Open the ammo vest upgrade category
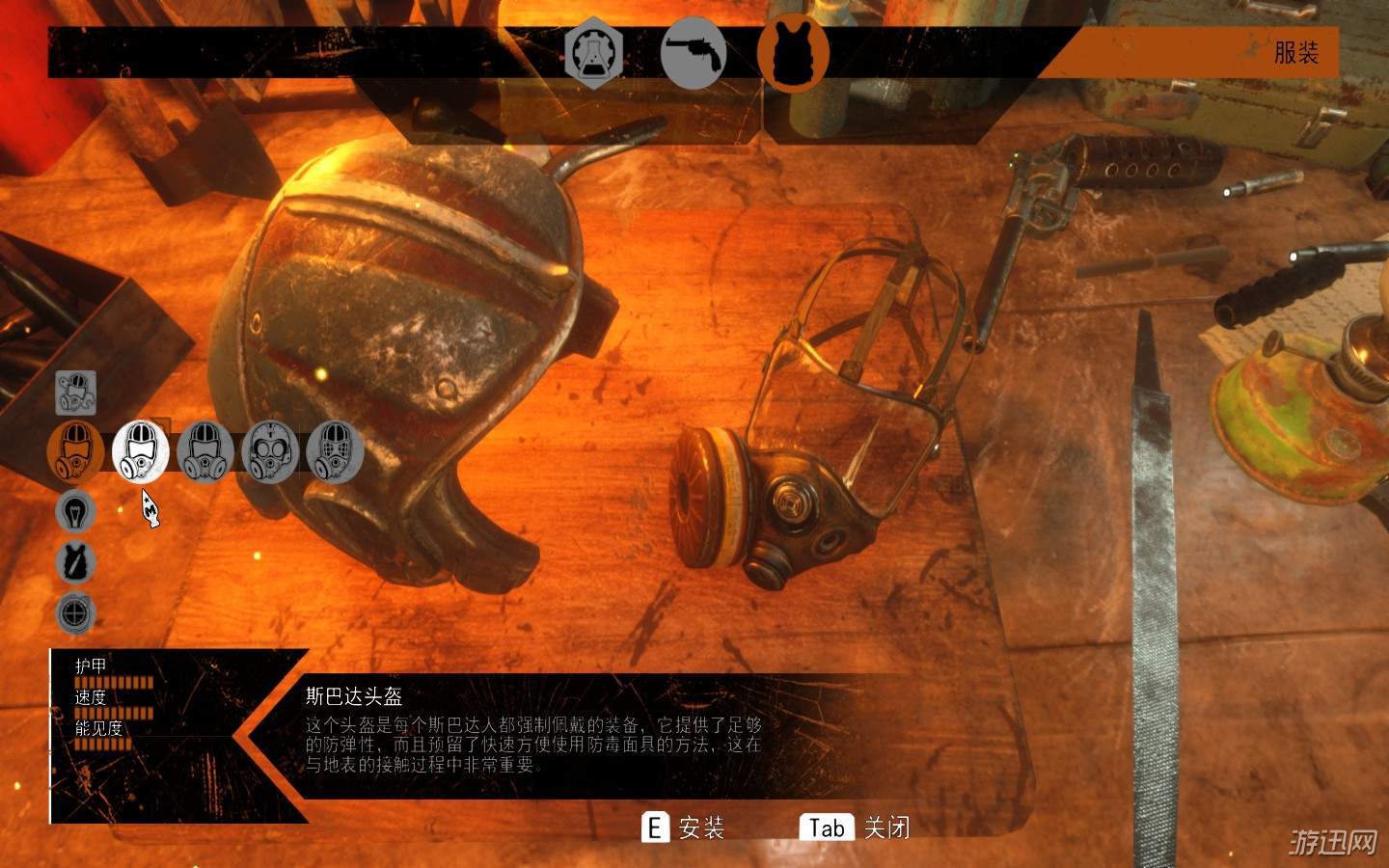 point(75,562)
